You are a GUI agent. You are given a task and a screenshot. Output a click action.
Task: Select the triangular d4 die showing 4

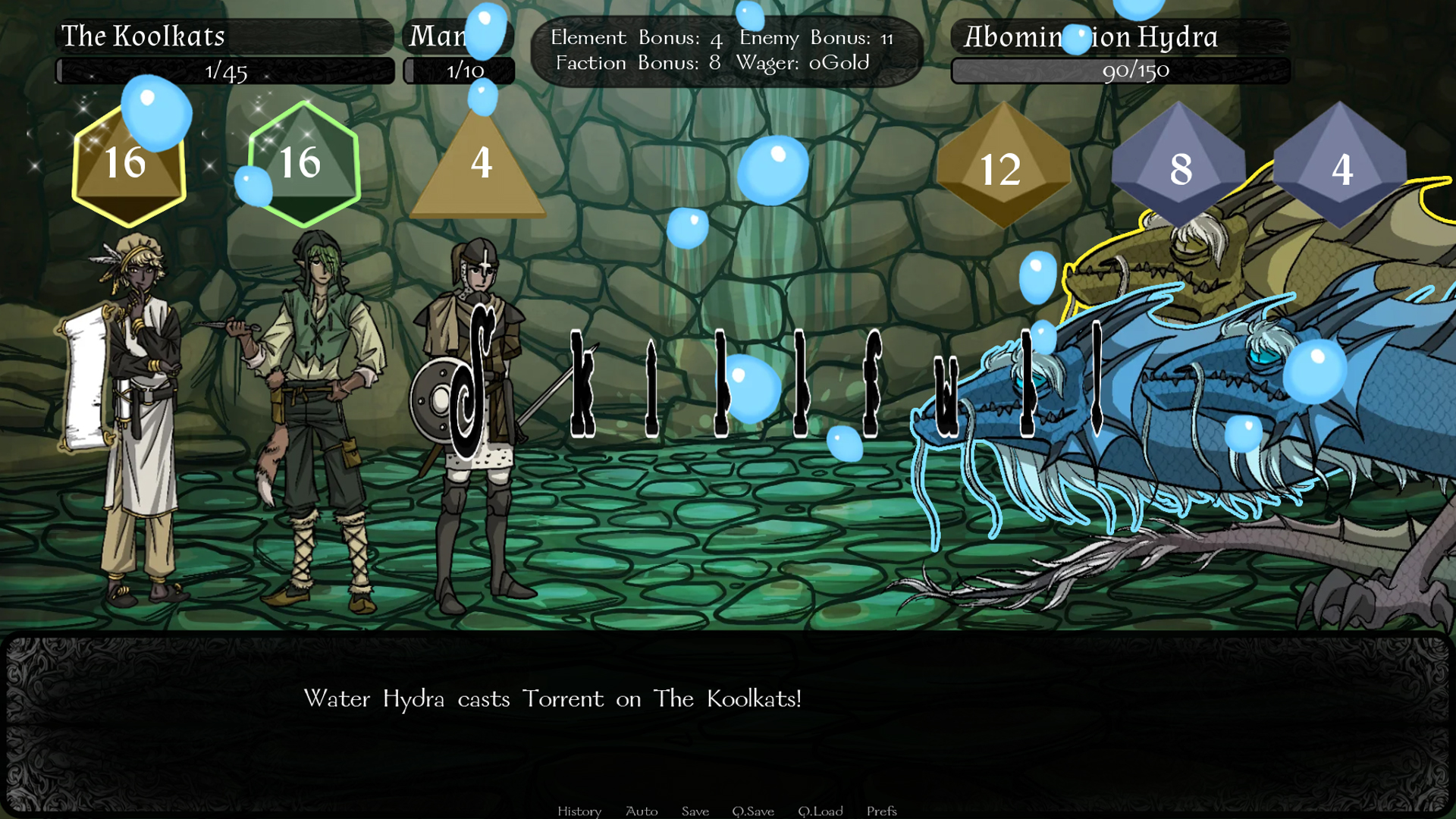[479, 174]
